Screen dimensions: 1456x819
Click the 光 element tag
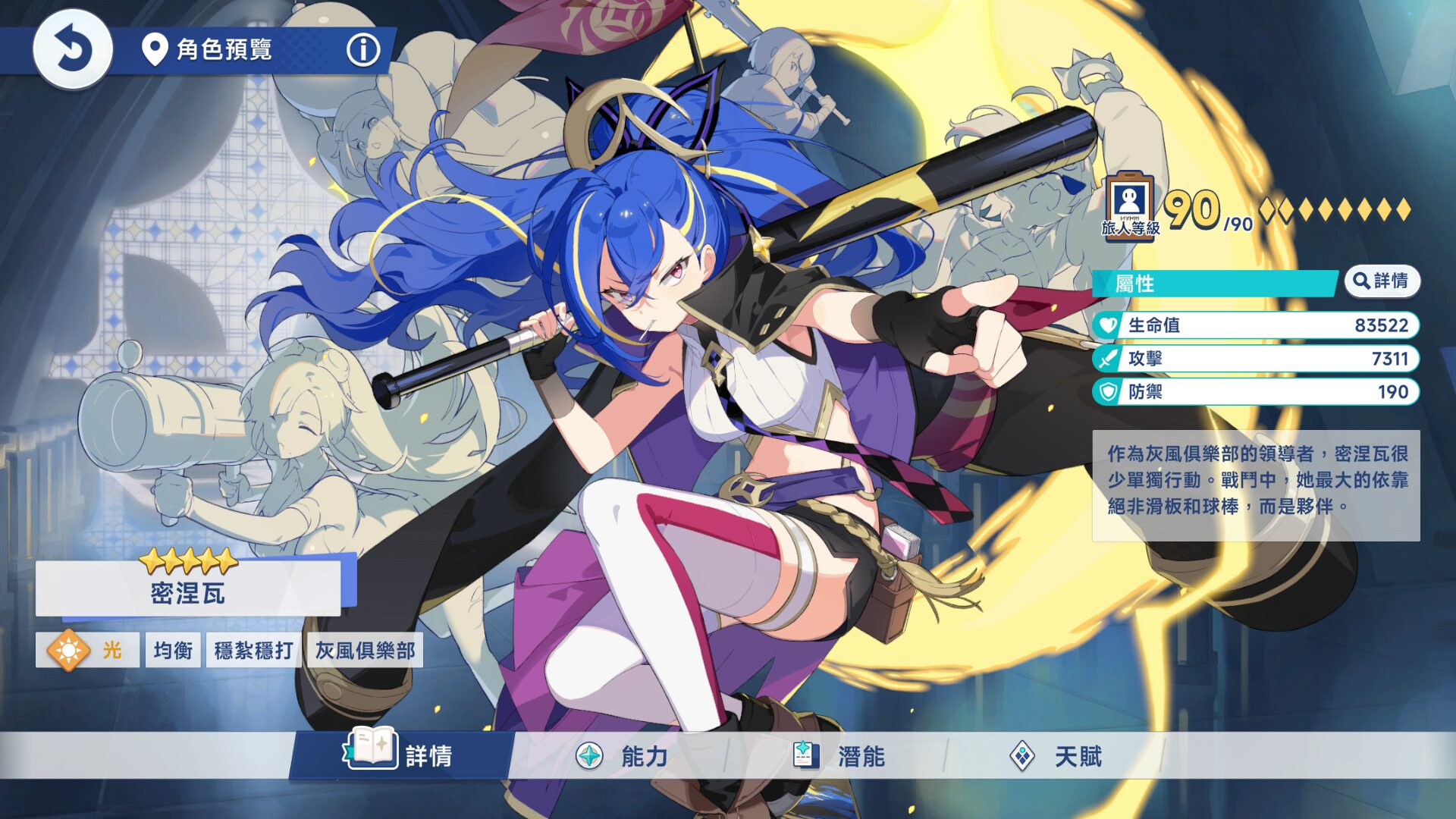(87, 650)
